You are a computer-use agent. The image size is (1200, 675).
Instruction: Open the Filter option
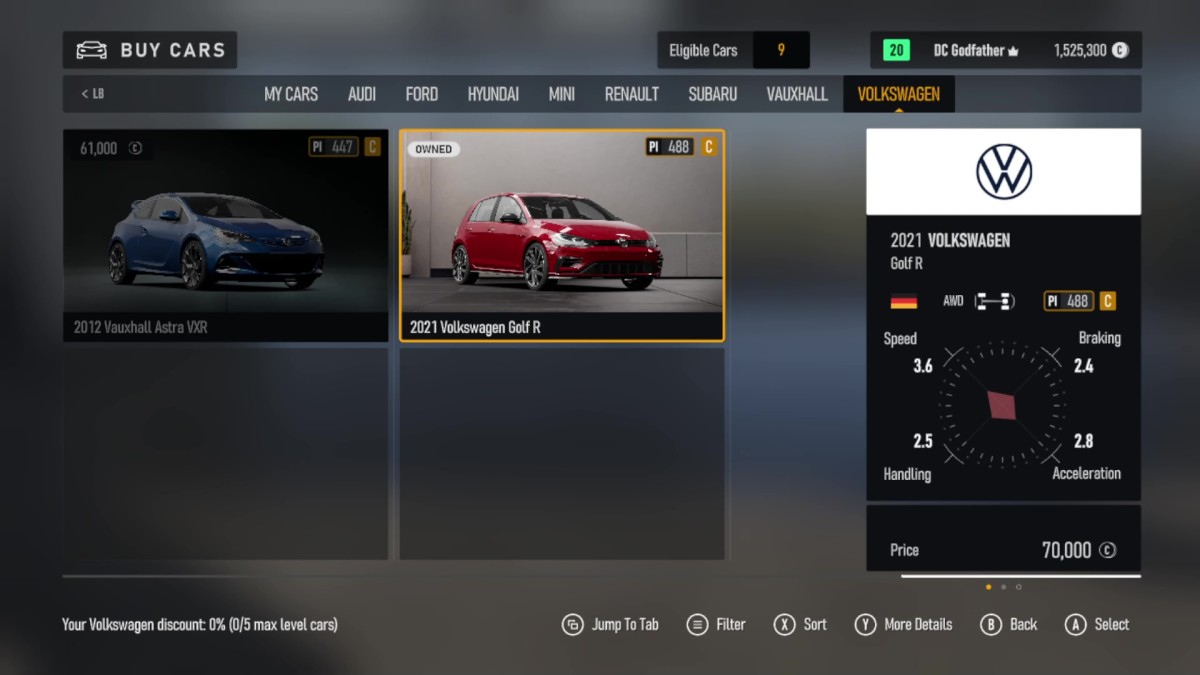(x=716, y=625)
